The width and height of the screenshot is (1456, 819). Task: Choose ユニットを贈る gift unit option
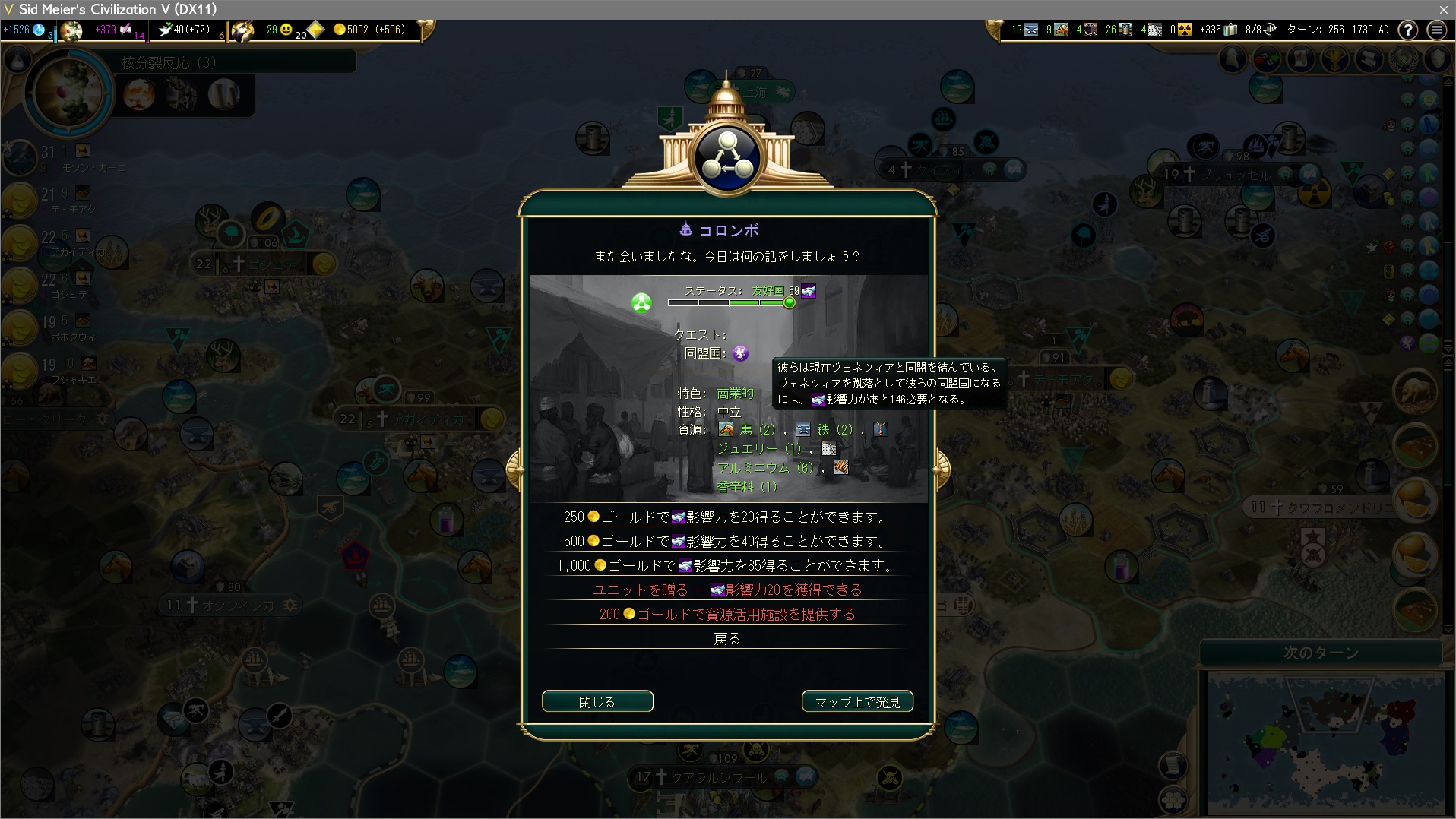click(726, 590)
